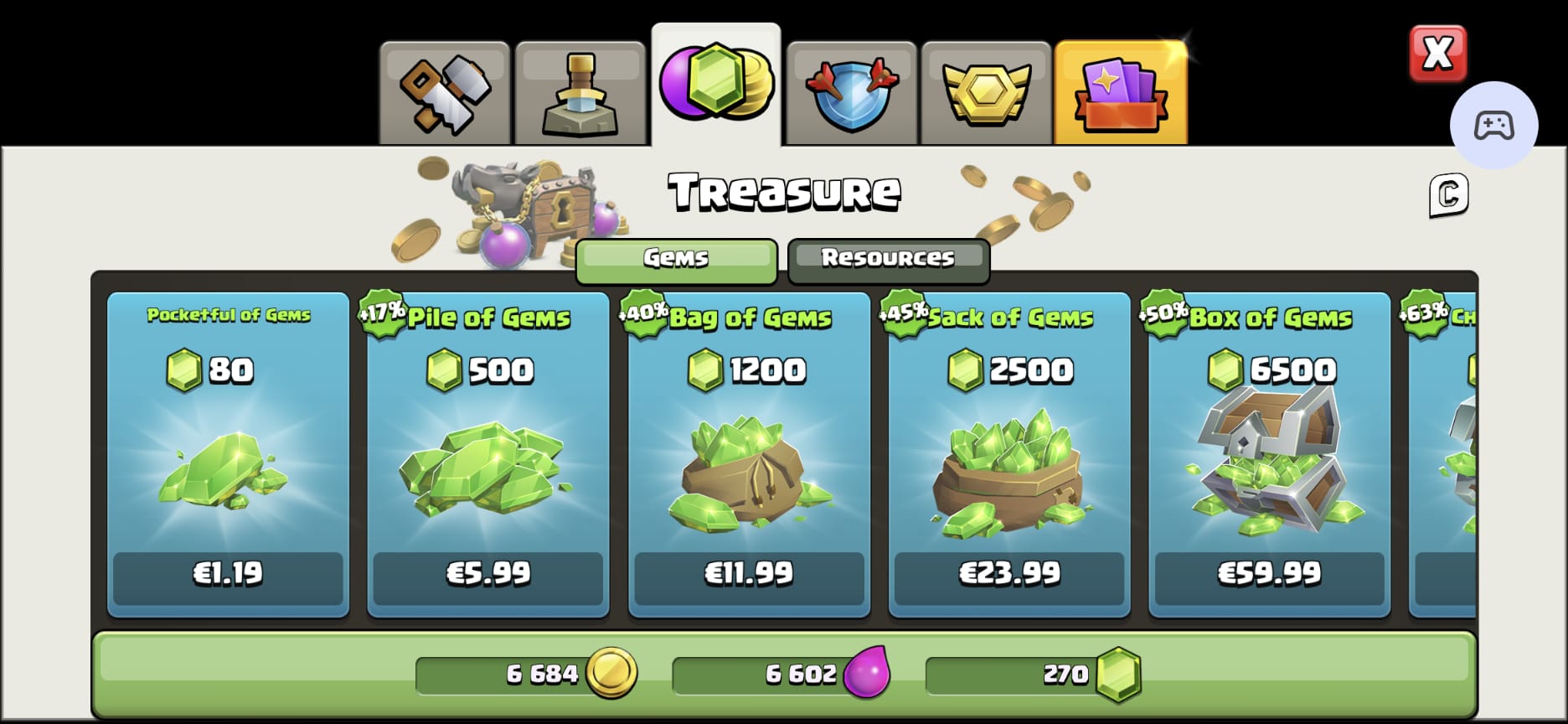1568x724 pixels.
Task: Purchase Sack of Gems for €23.99
Action: 1009,575
